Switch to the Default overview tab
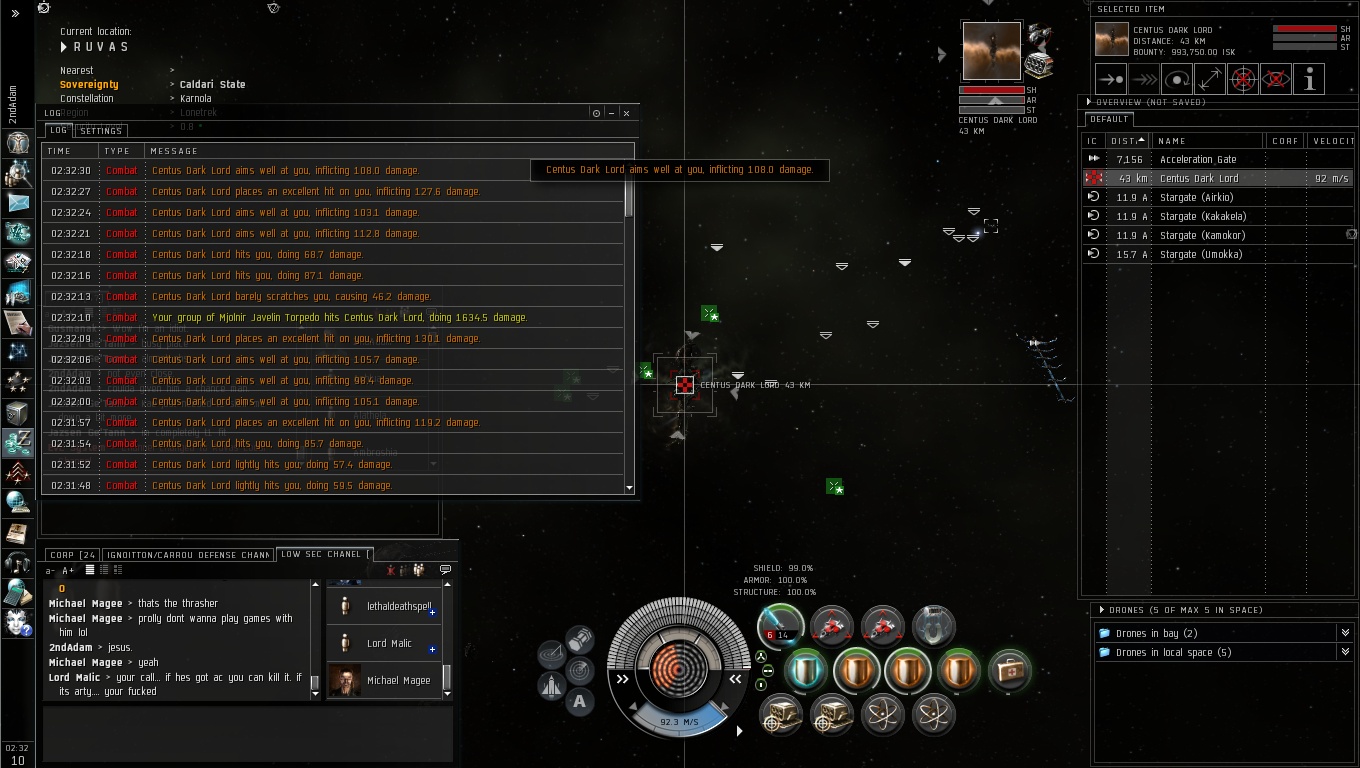 click(x=1109, y=120)
